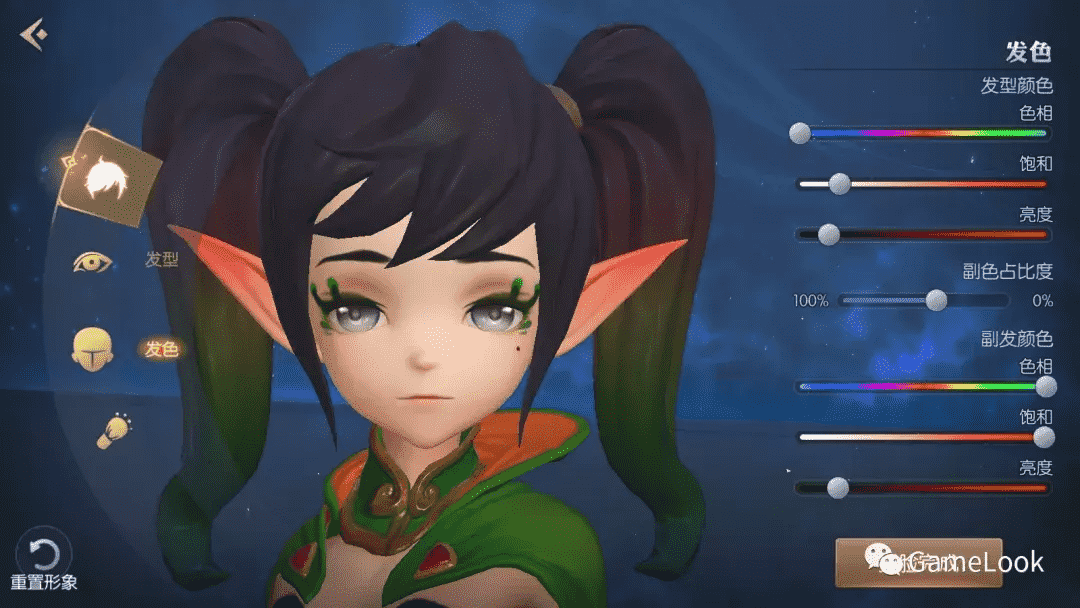Screen dimensions: 1080x608
Task: Open the eye customization category
Action: point(92,262)
